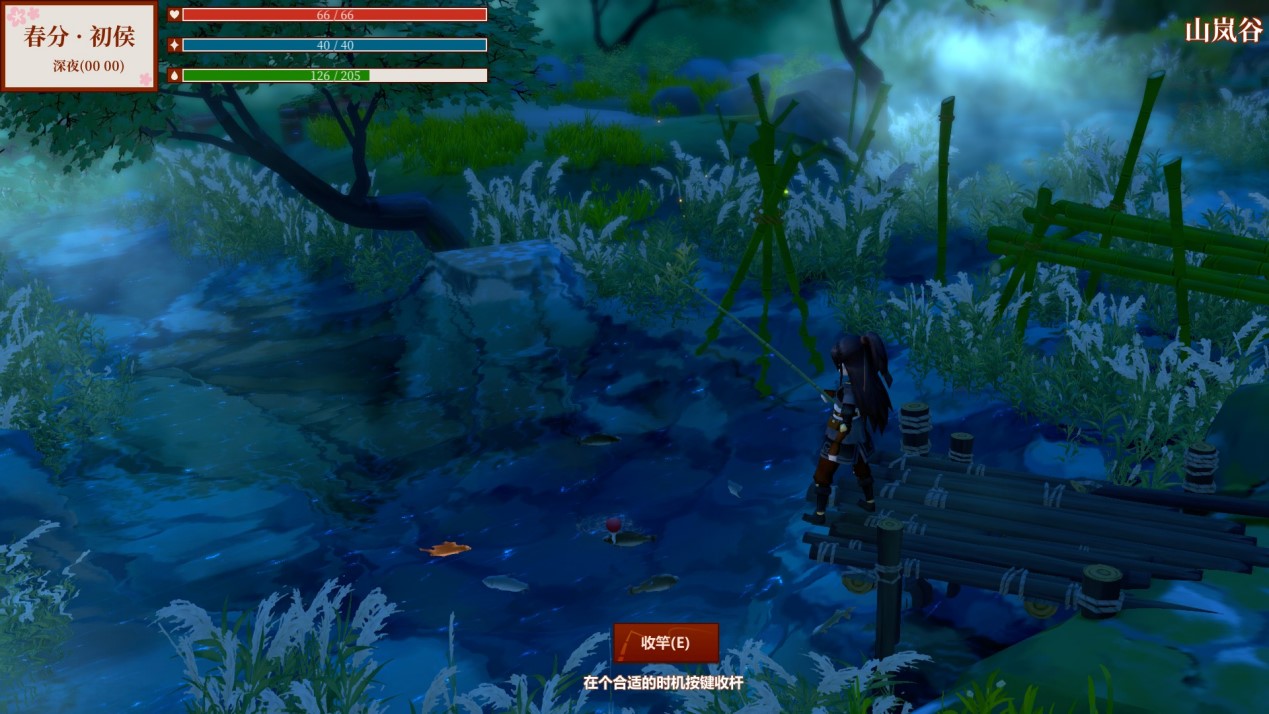The image size is (1269, 714).
Task: Click the 收竿 reel-in rod button
Action: [x=666, y=643]
